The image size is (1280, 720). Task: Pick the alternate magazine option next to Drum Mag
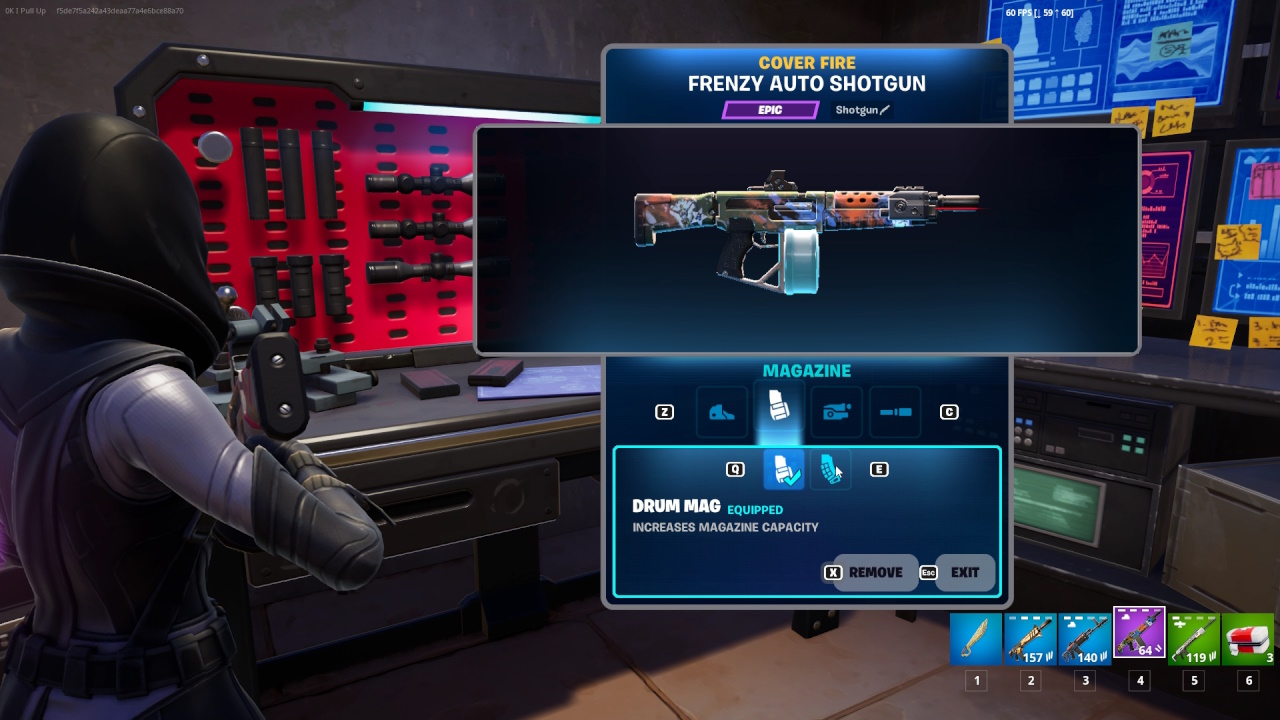(x=832, y=469)
